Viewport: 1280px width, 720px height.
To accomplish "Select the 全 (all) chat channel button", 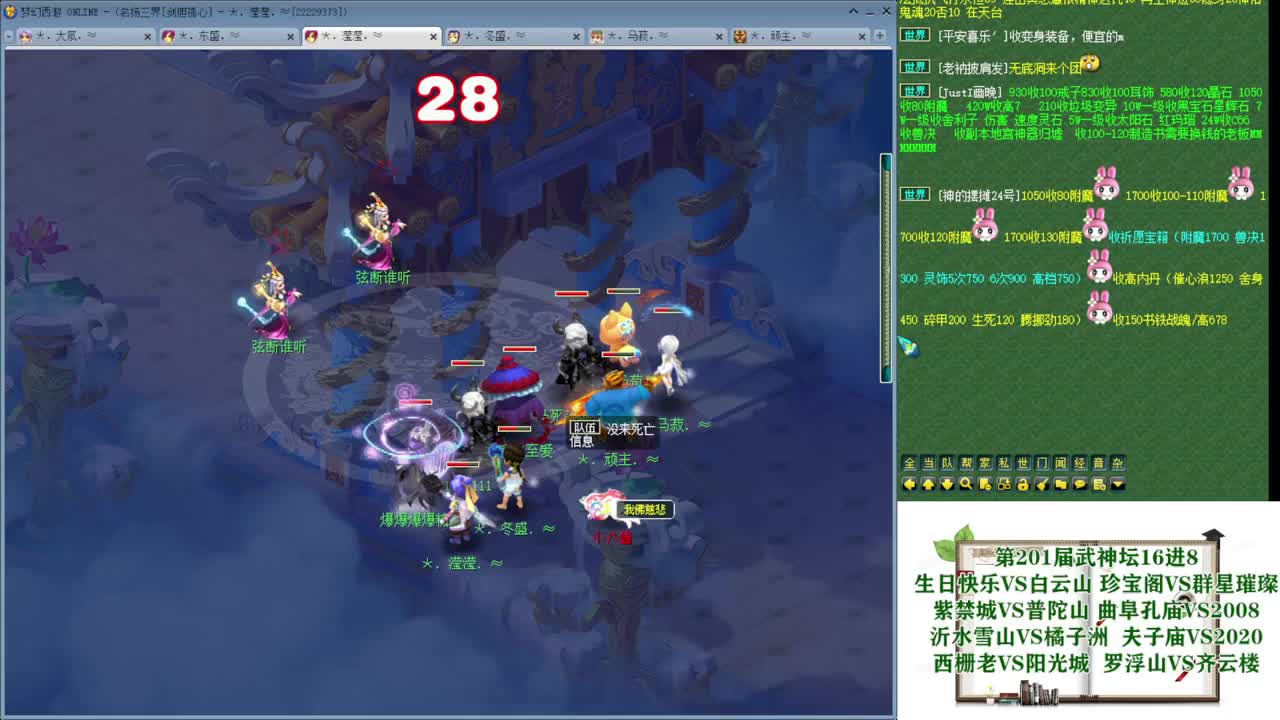I will [x=910, y=462].
